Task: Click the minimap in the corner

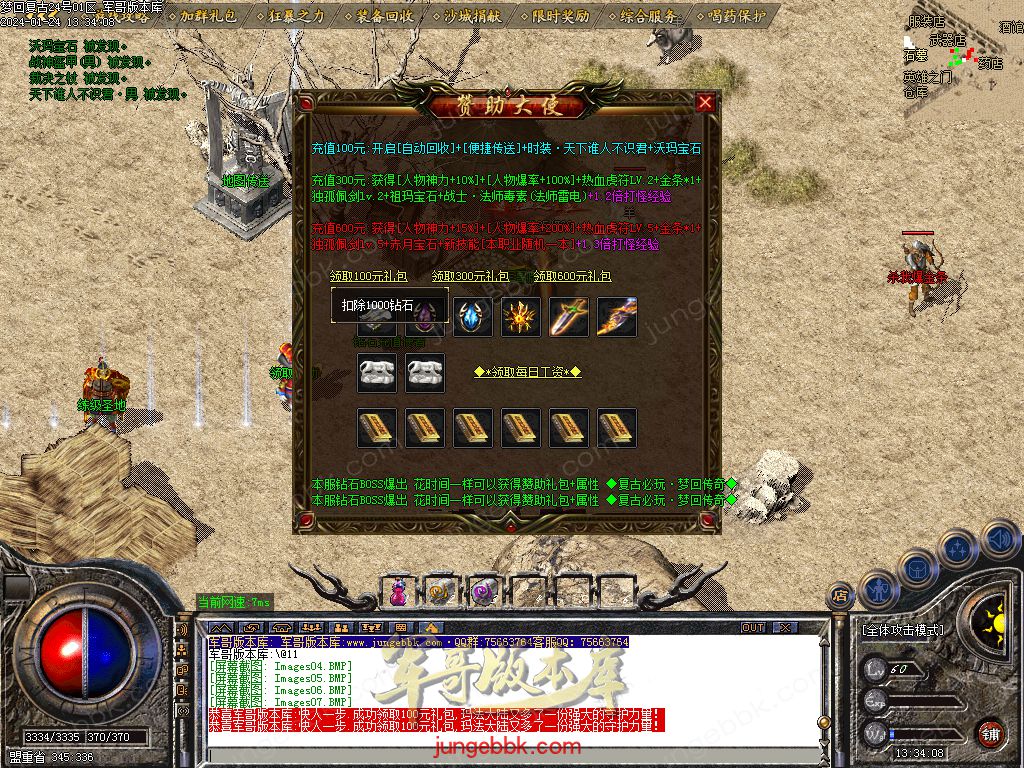Action: point(958,55)
